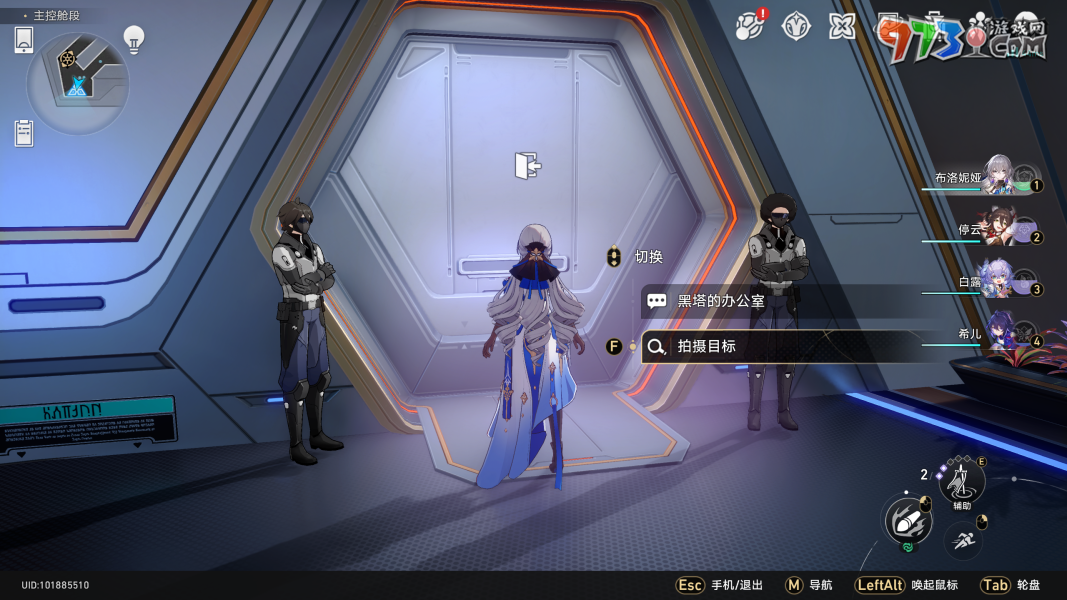Activate the 辅助 technique skill button
The image size is (1067, 600).
(962, 484)
